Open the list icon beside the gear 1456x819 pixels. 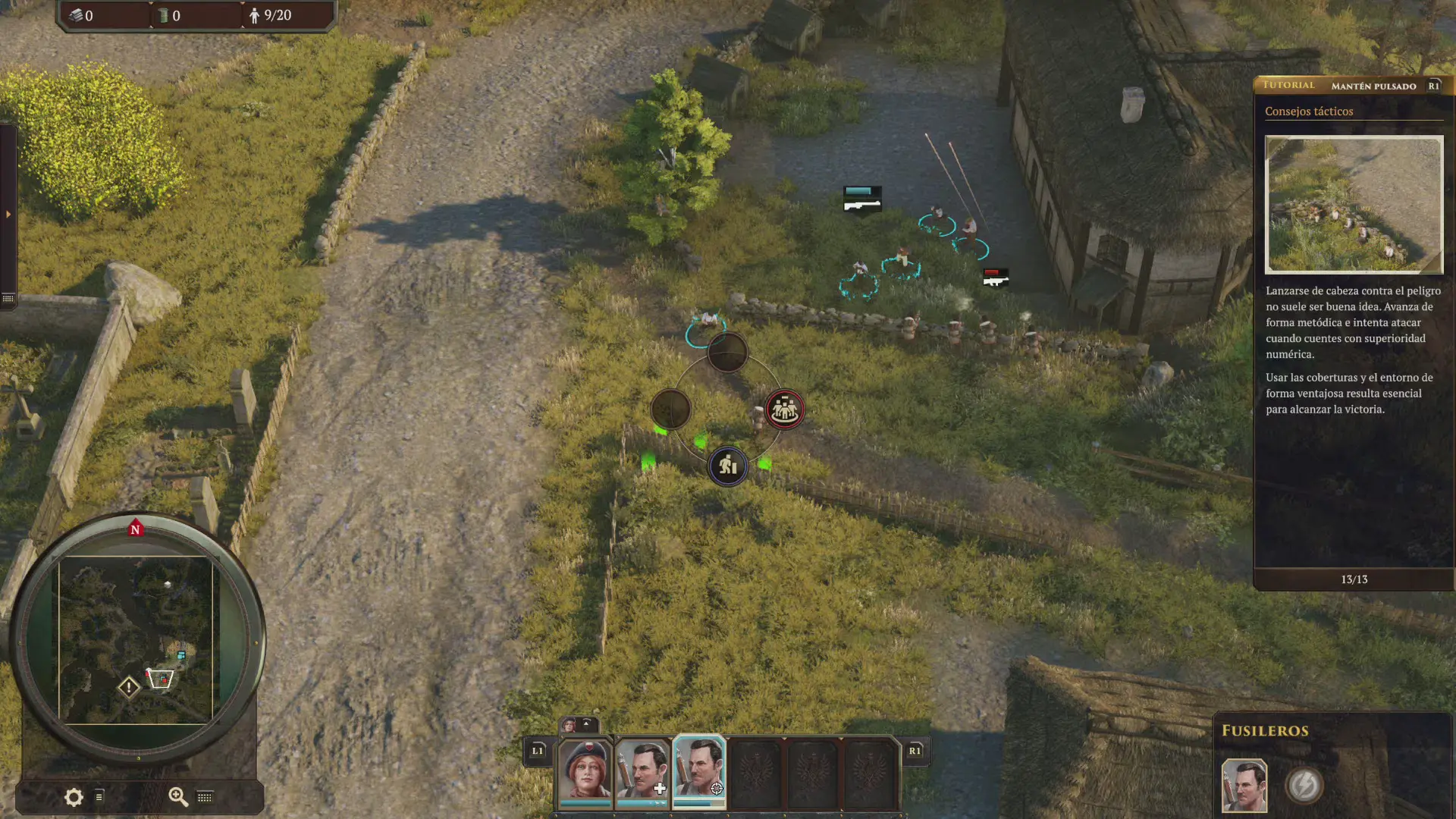click(x=99, y=797)
